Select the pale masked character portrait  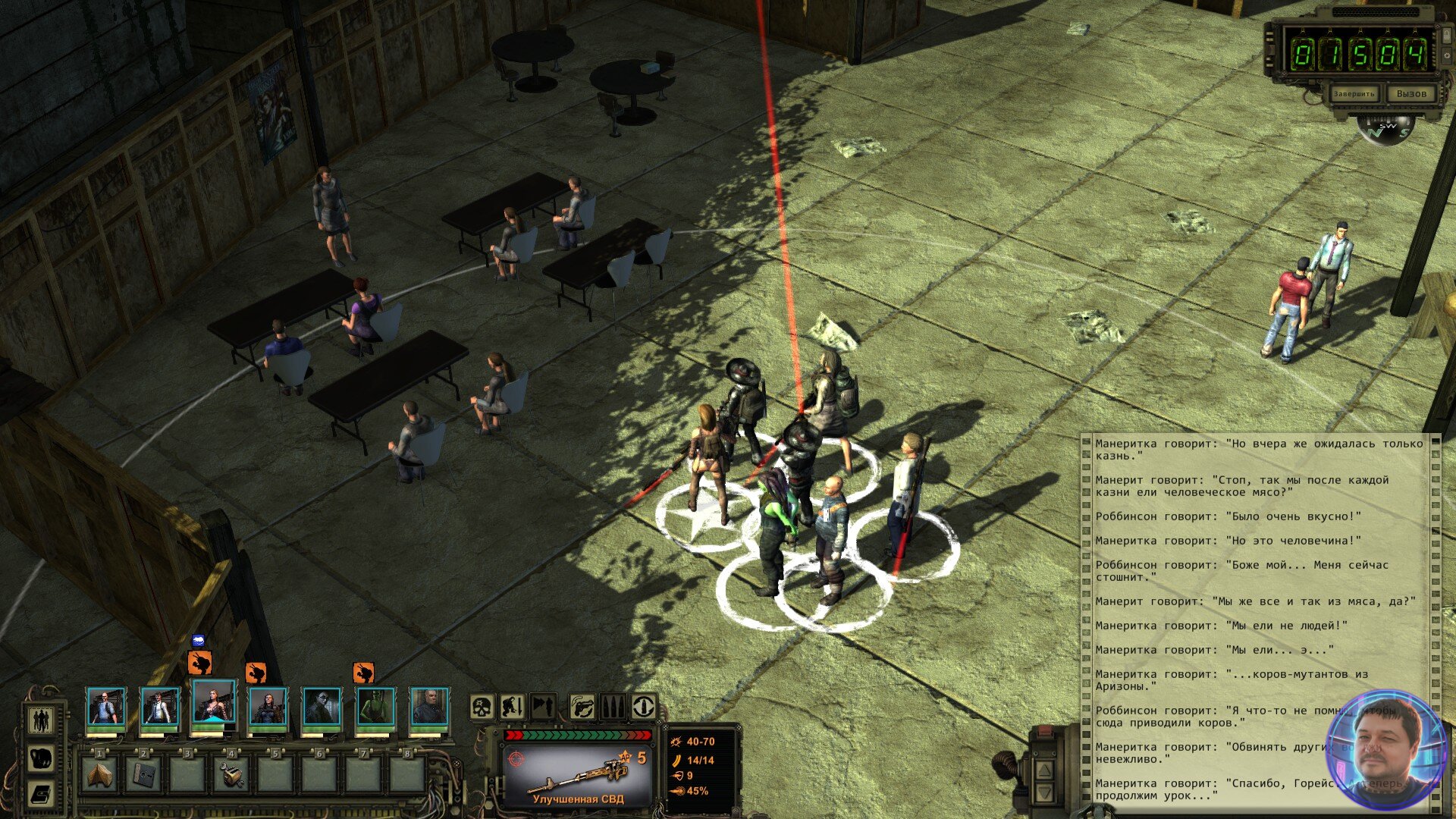(x=322, y=707)
